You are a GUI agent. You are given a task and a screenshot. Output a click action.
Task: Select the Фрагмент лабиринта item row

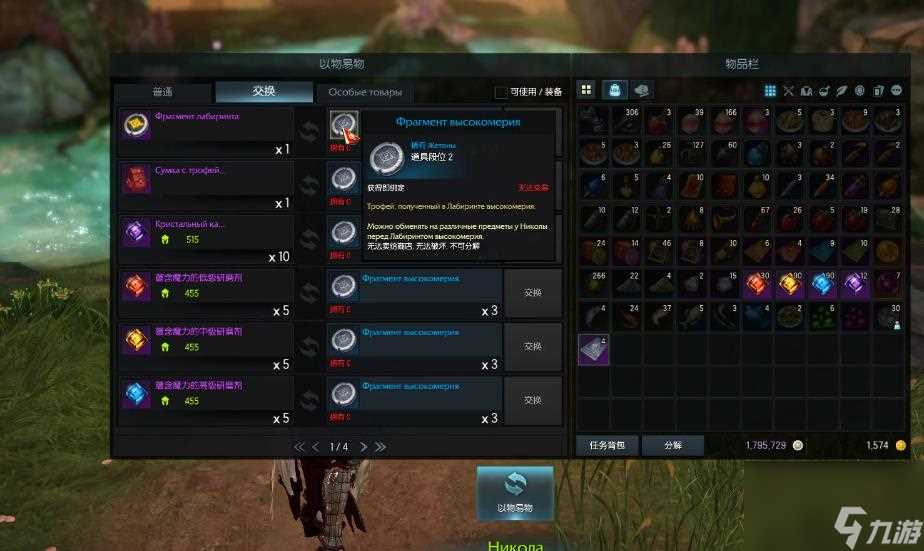(x=205, y=131)
